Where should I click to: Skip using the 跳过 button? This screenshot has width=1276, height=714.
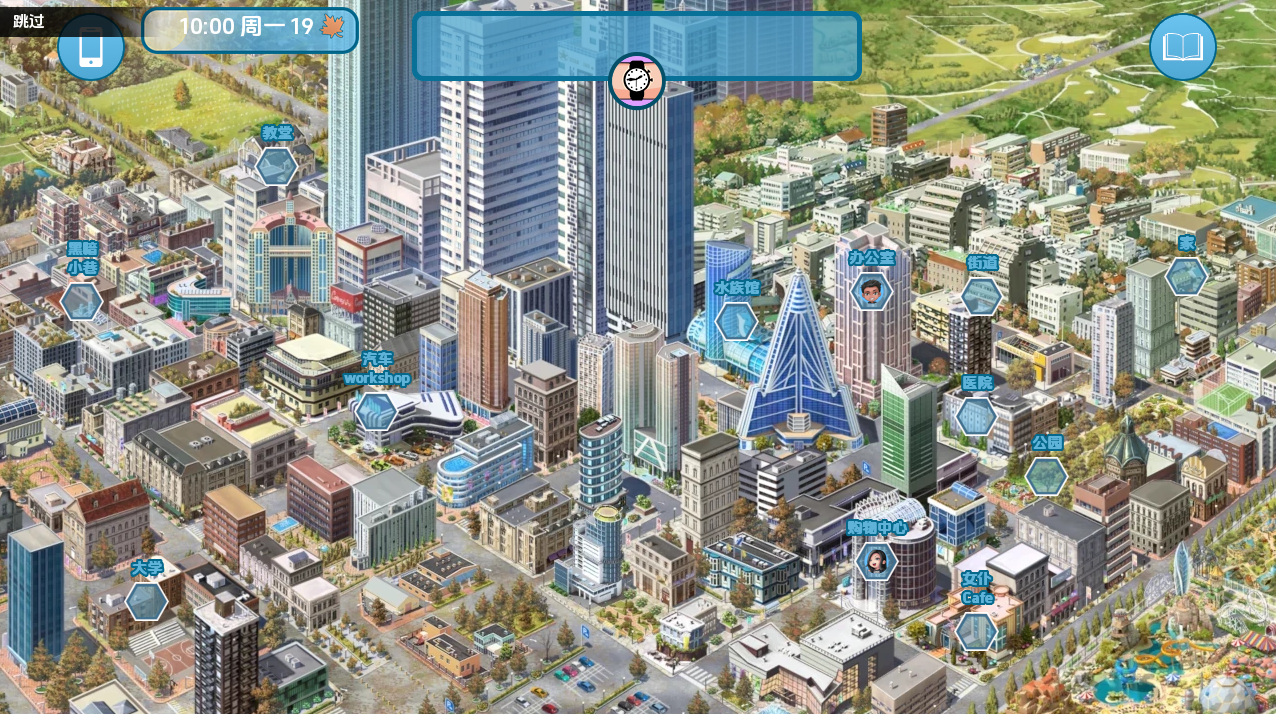click(29, 20)
